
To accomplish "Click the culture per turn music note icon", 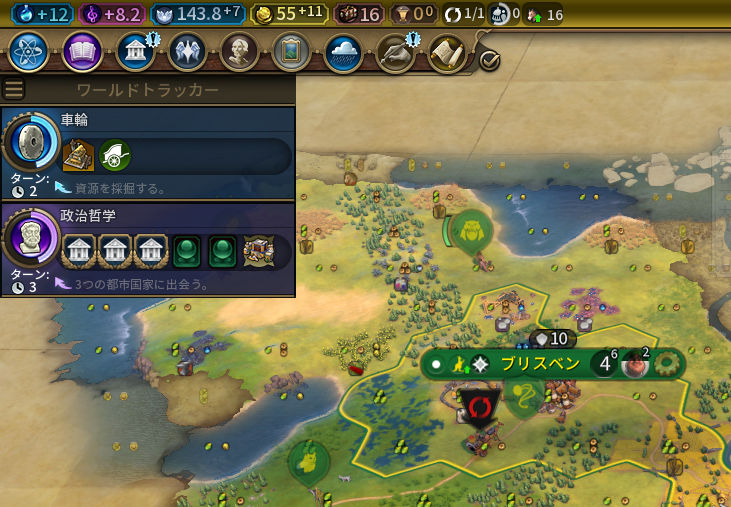I will tap(91, 14).
